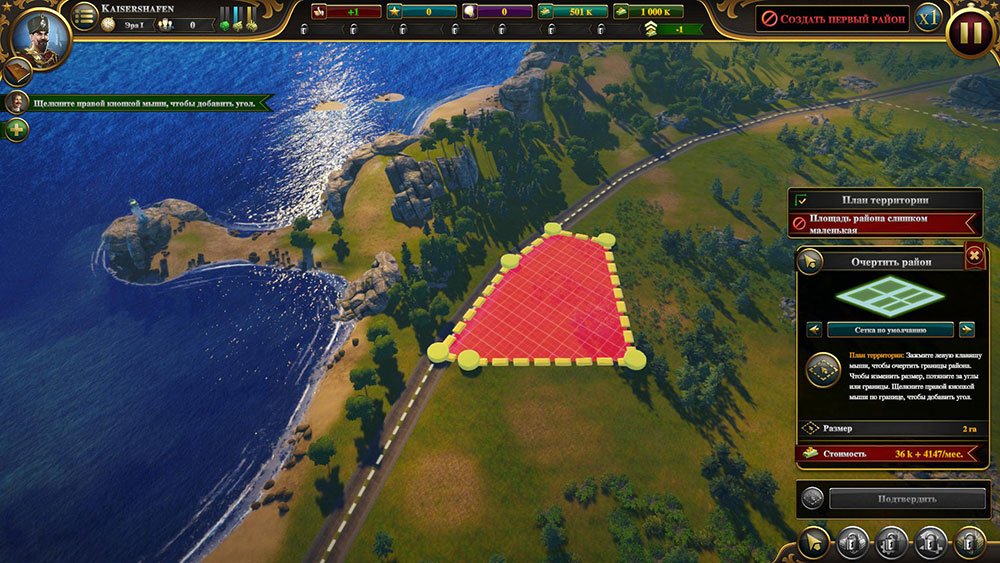This screenshot has width=1000, height=563.
Task: Open the book journal icon
Action: click(17, 71)
